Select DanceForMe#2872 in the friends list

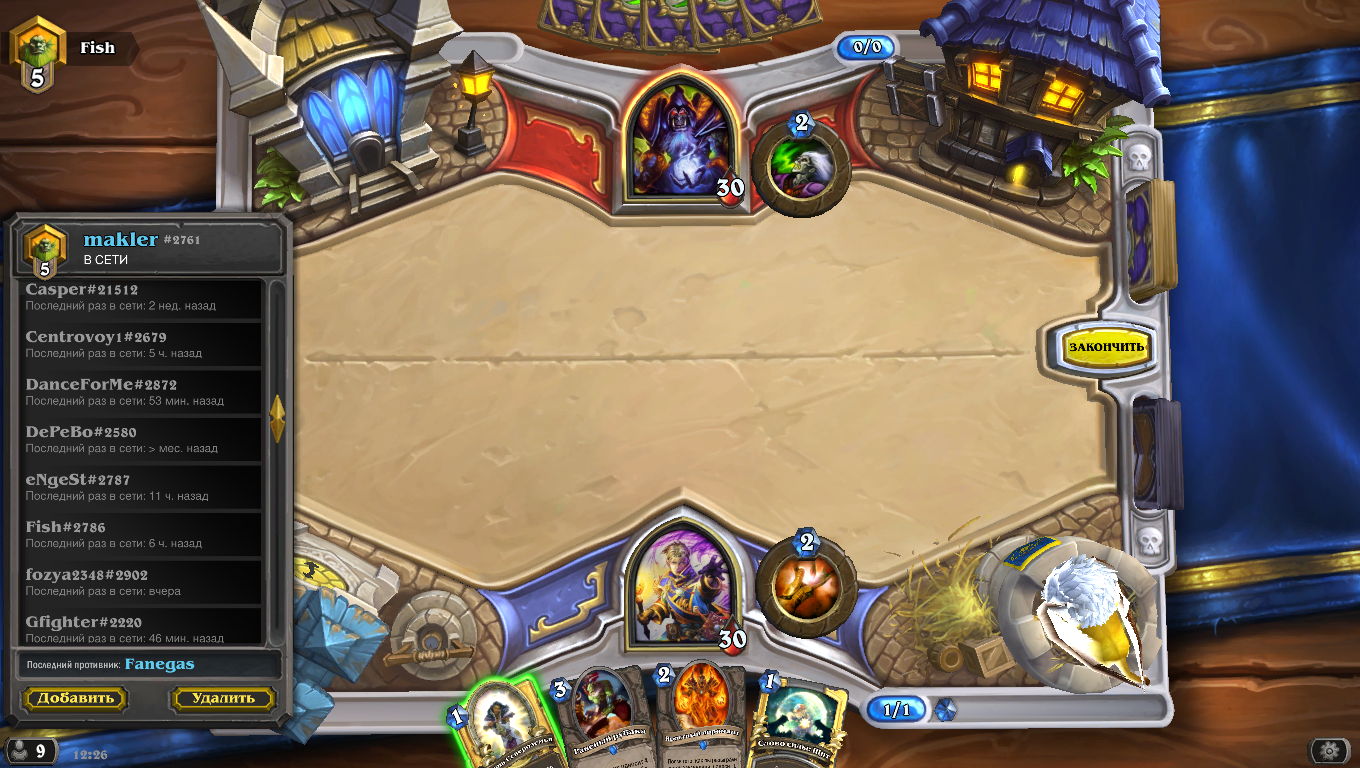[x=142, y=392]
